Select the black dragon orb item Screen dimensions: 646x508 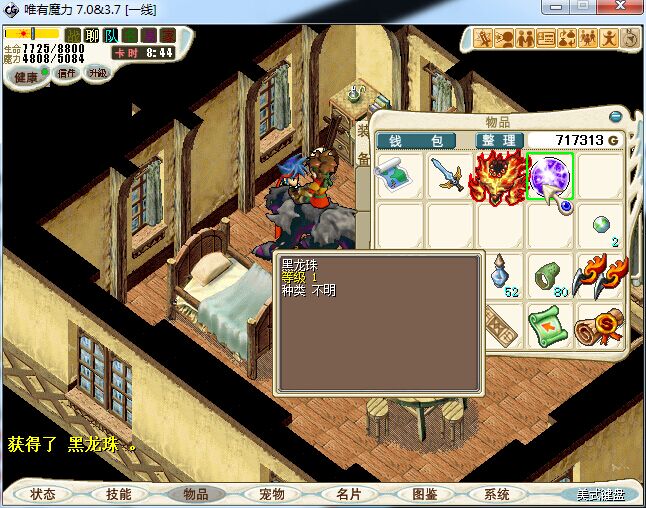[x=550, y=176]
